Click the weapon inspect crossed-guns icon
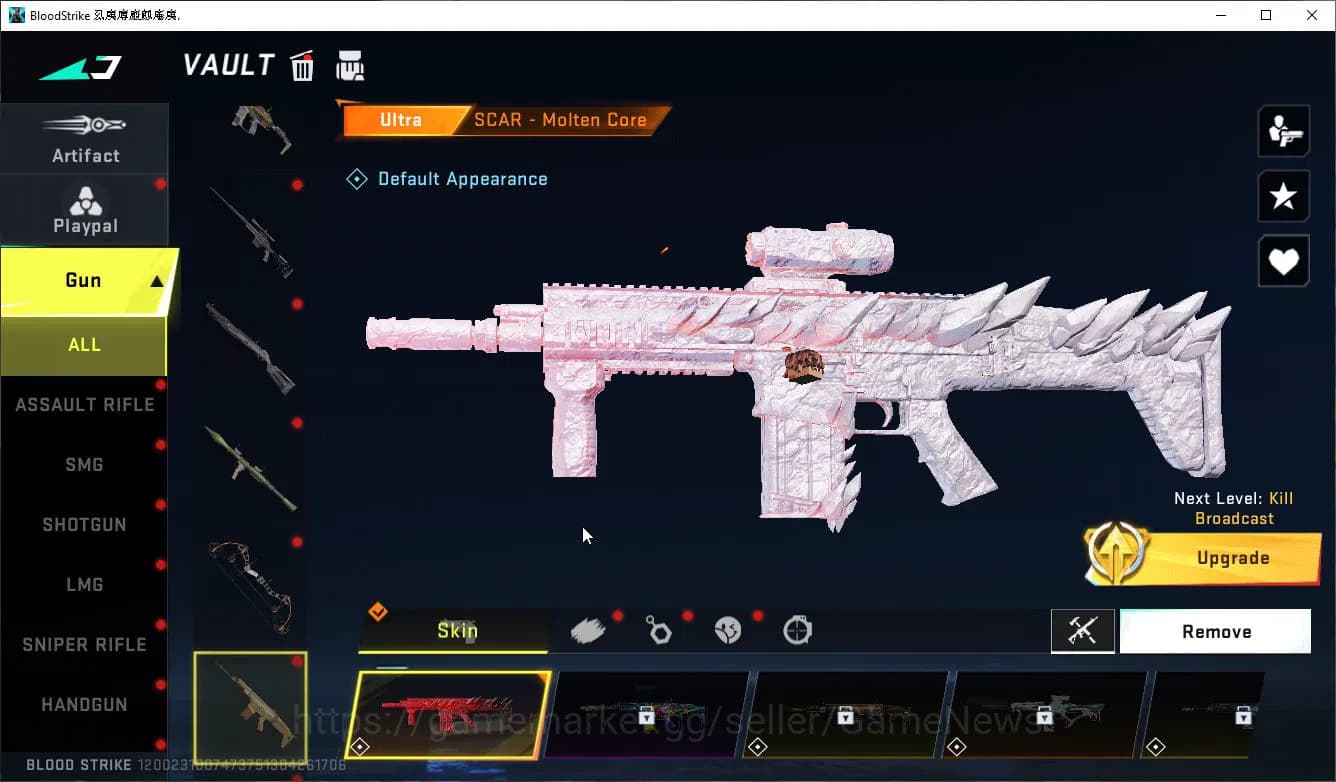The width and height of the screenshot is (1336, 782). click(1083, 631)
